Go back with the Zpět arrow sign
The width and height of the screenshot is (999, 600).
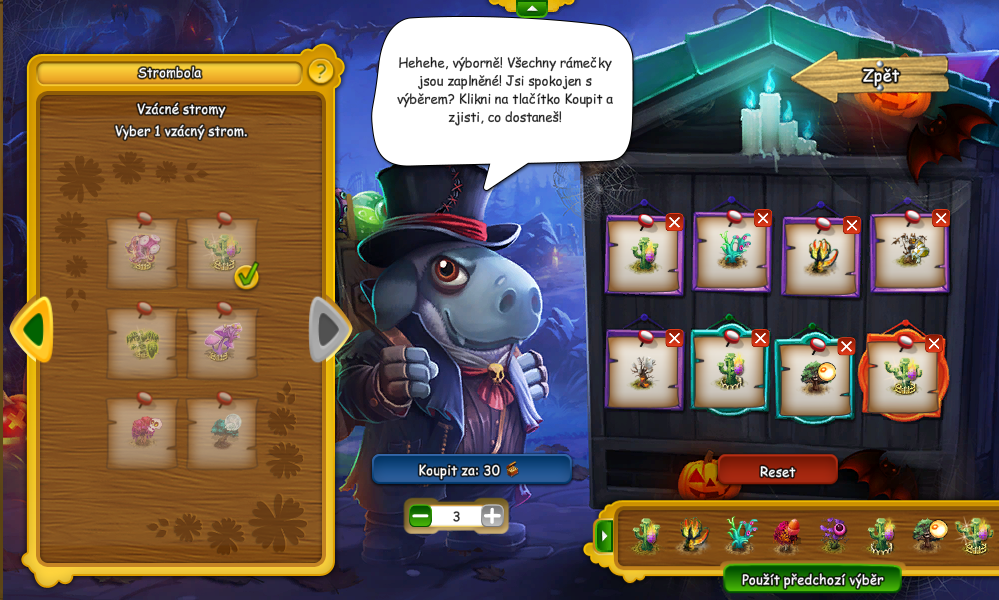coord(870,78)
